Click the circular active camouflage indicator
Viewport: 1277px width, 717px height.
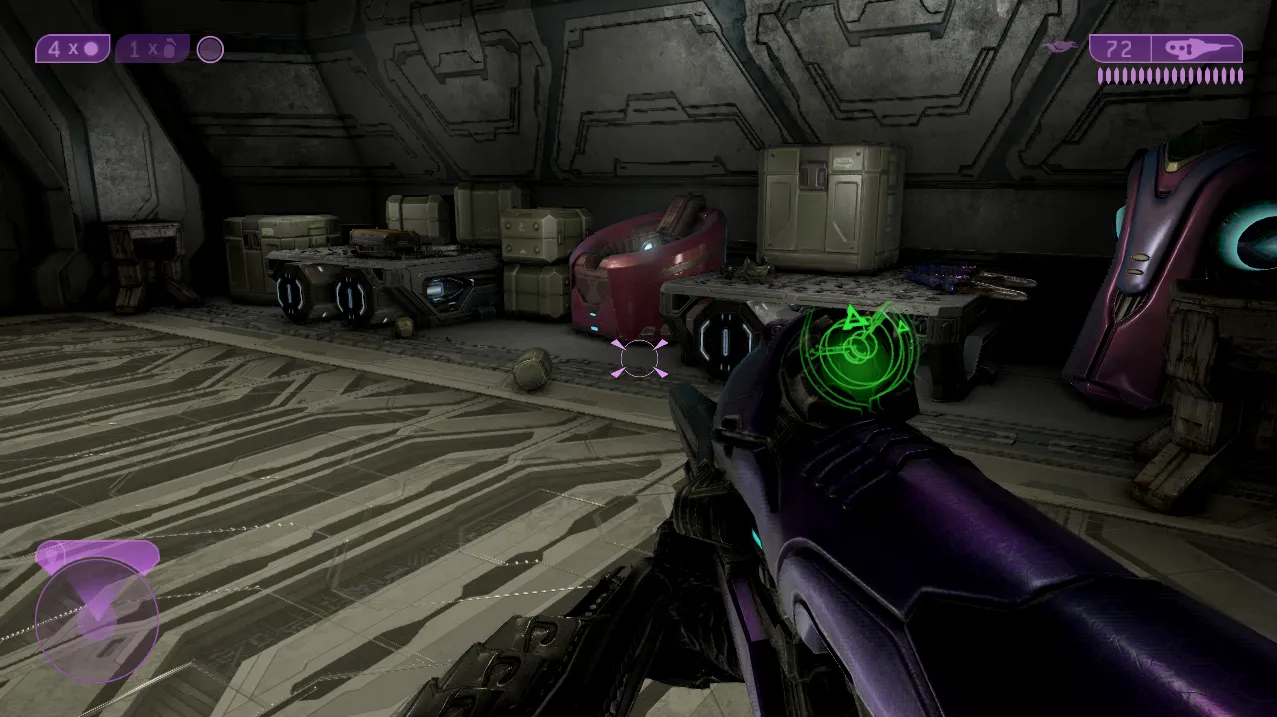[210, 49]
